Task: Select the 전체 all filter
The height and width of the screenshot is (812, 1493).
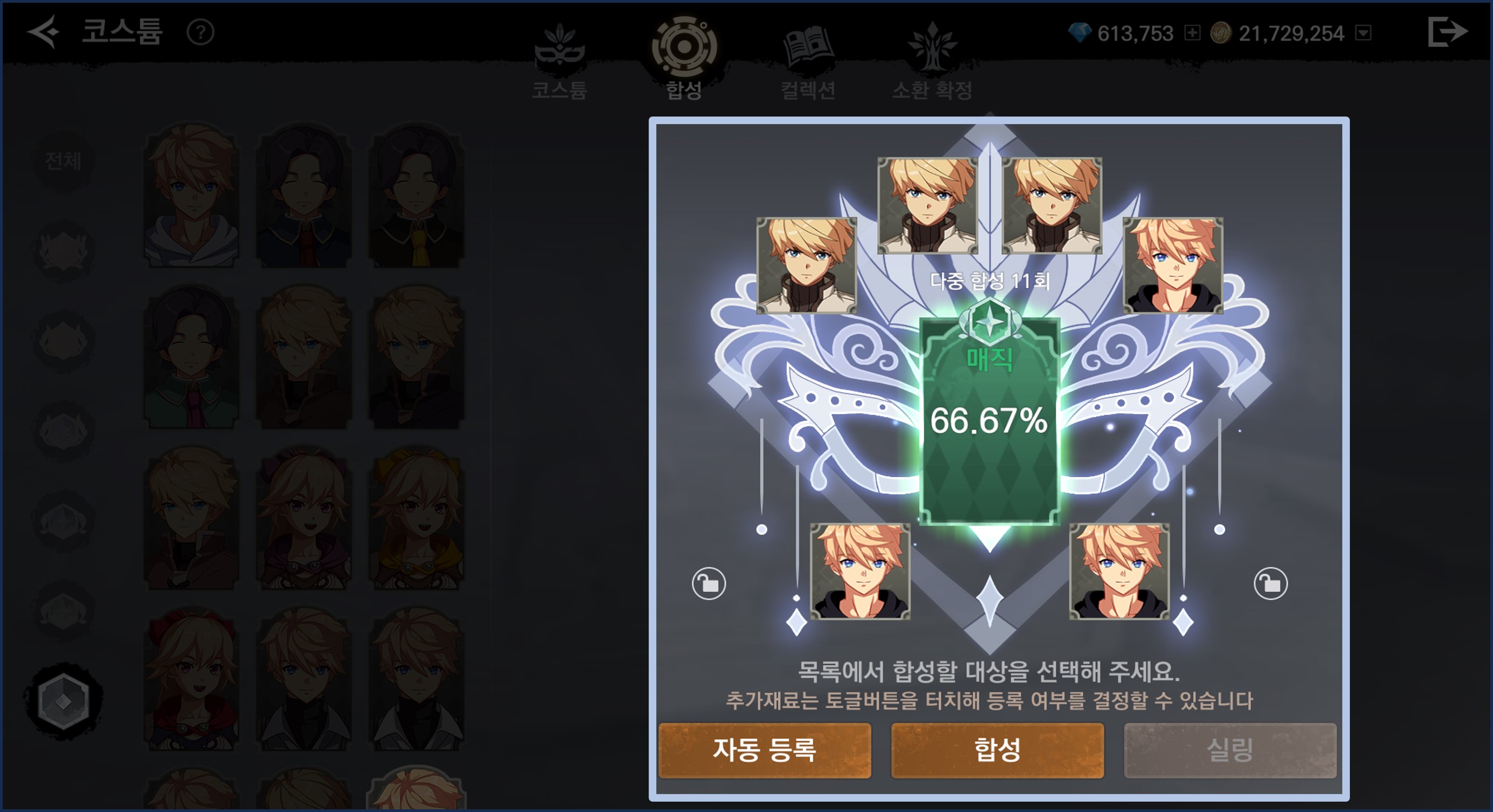Action: (x=63, y=160)
